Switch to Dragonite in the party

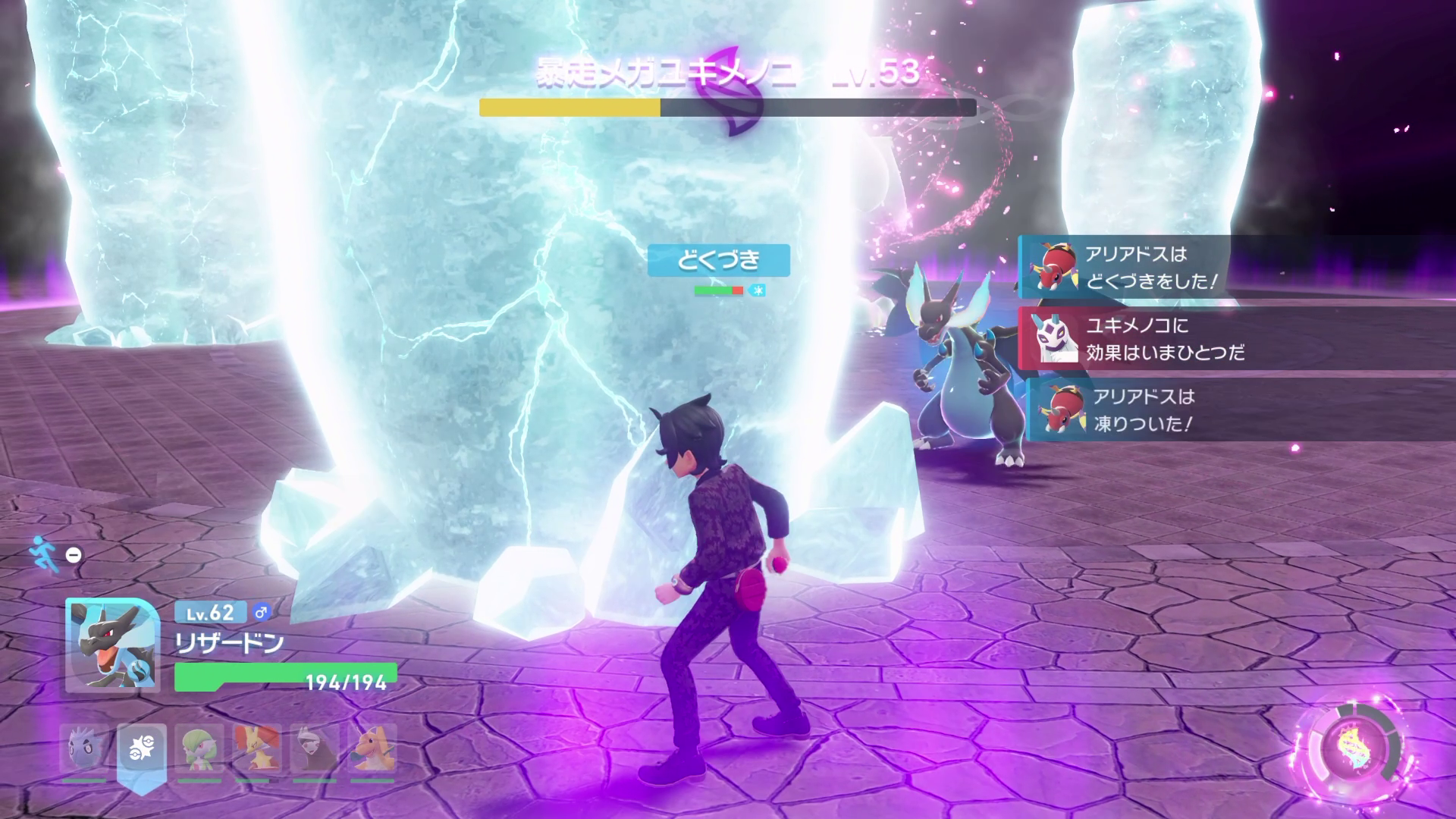coord(372,748)
